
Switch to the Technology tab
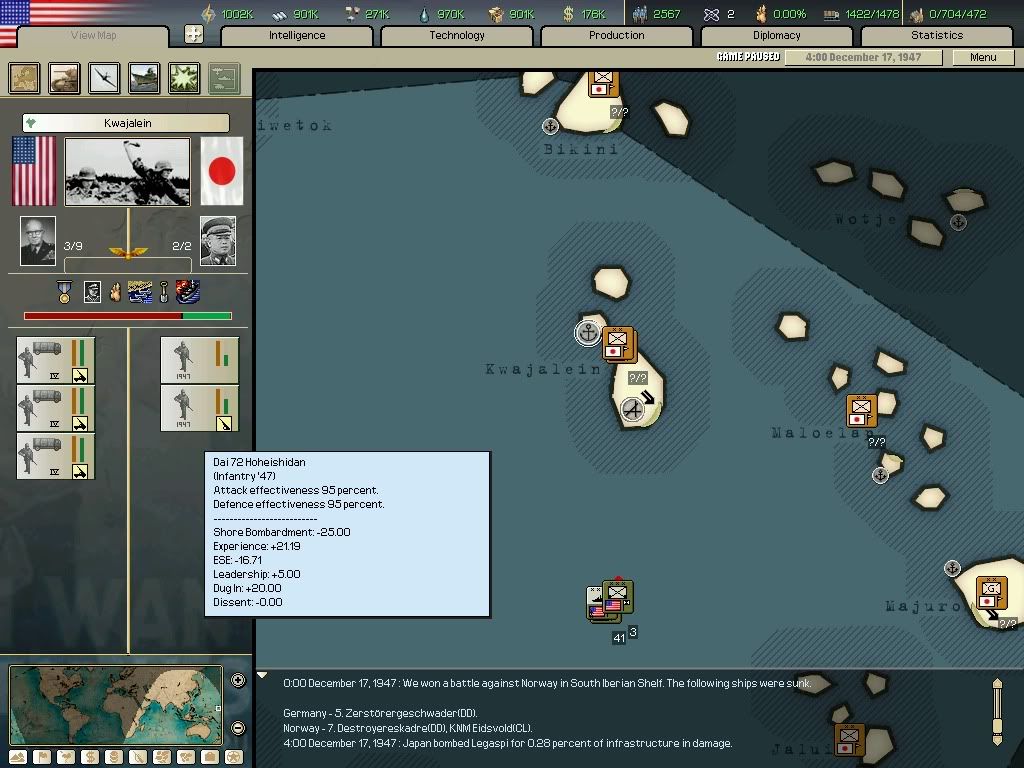457,36
